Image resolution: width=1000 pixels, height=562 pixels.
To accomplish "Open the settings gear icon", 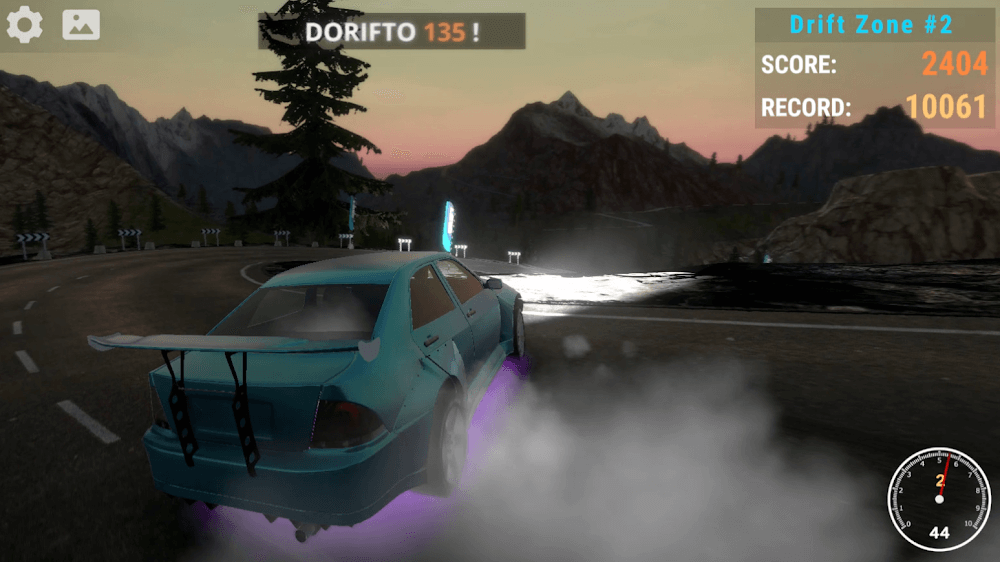I will 24,25.
